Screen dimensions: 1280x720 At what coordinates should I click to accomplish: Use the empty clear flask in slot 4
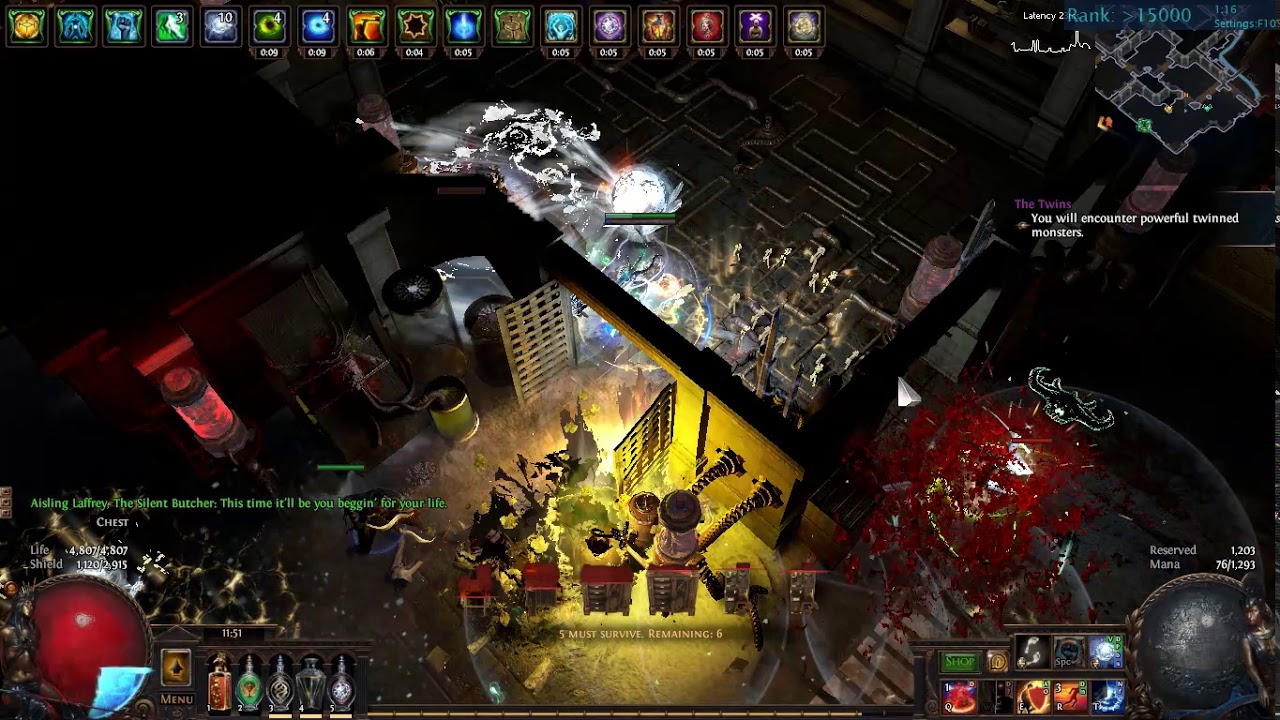311,684
